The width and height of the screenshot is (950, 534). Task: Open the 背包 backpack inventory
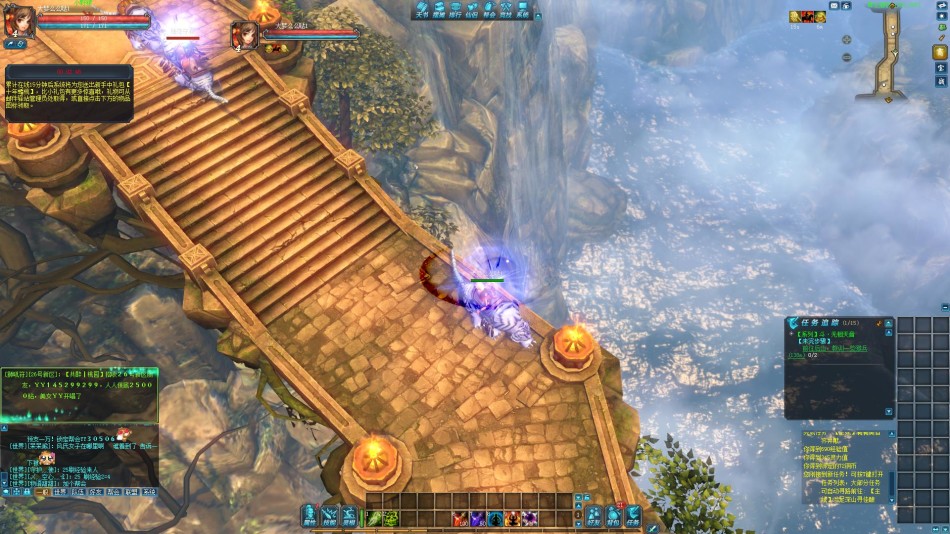point(614,516)
